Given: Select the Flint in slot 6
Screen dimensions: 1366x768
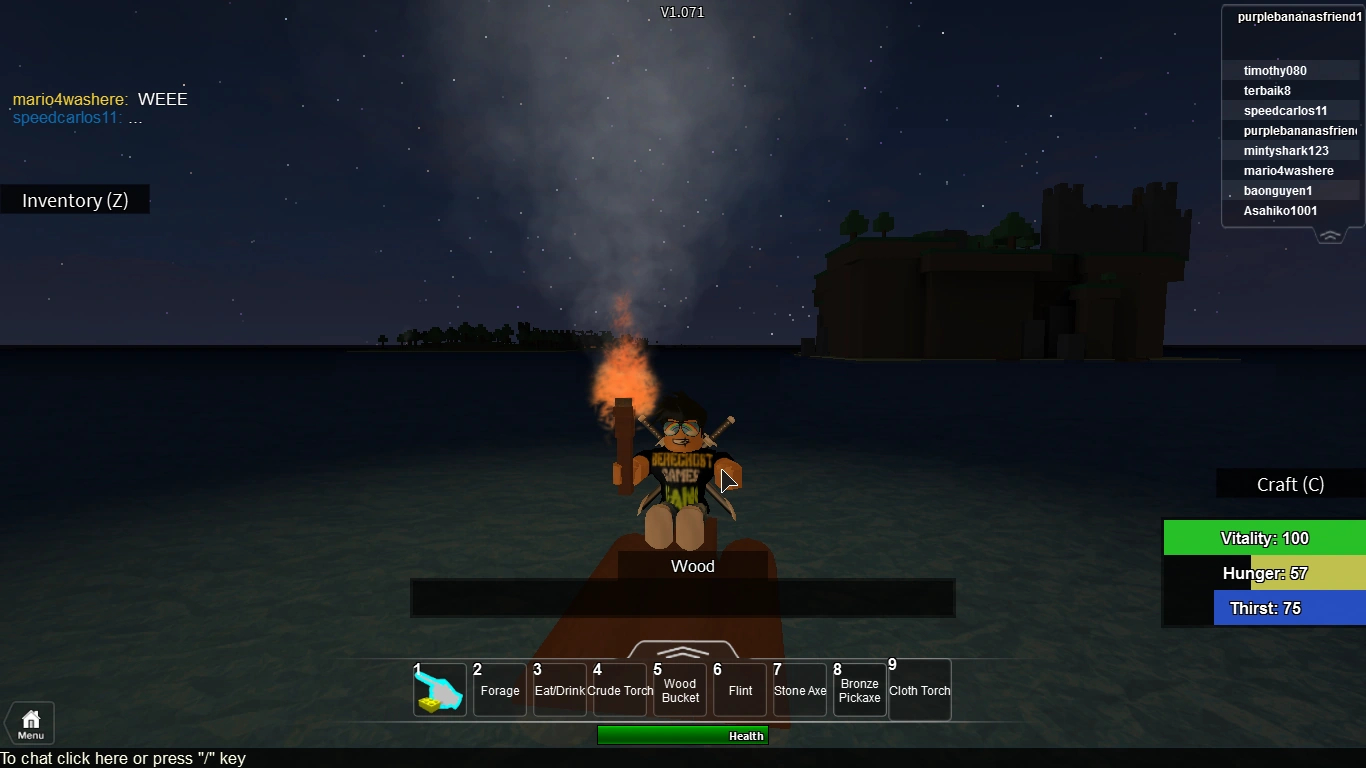Looking at the screenshot, I should click(739, 689).
